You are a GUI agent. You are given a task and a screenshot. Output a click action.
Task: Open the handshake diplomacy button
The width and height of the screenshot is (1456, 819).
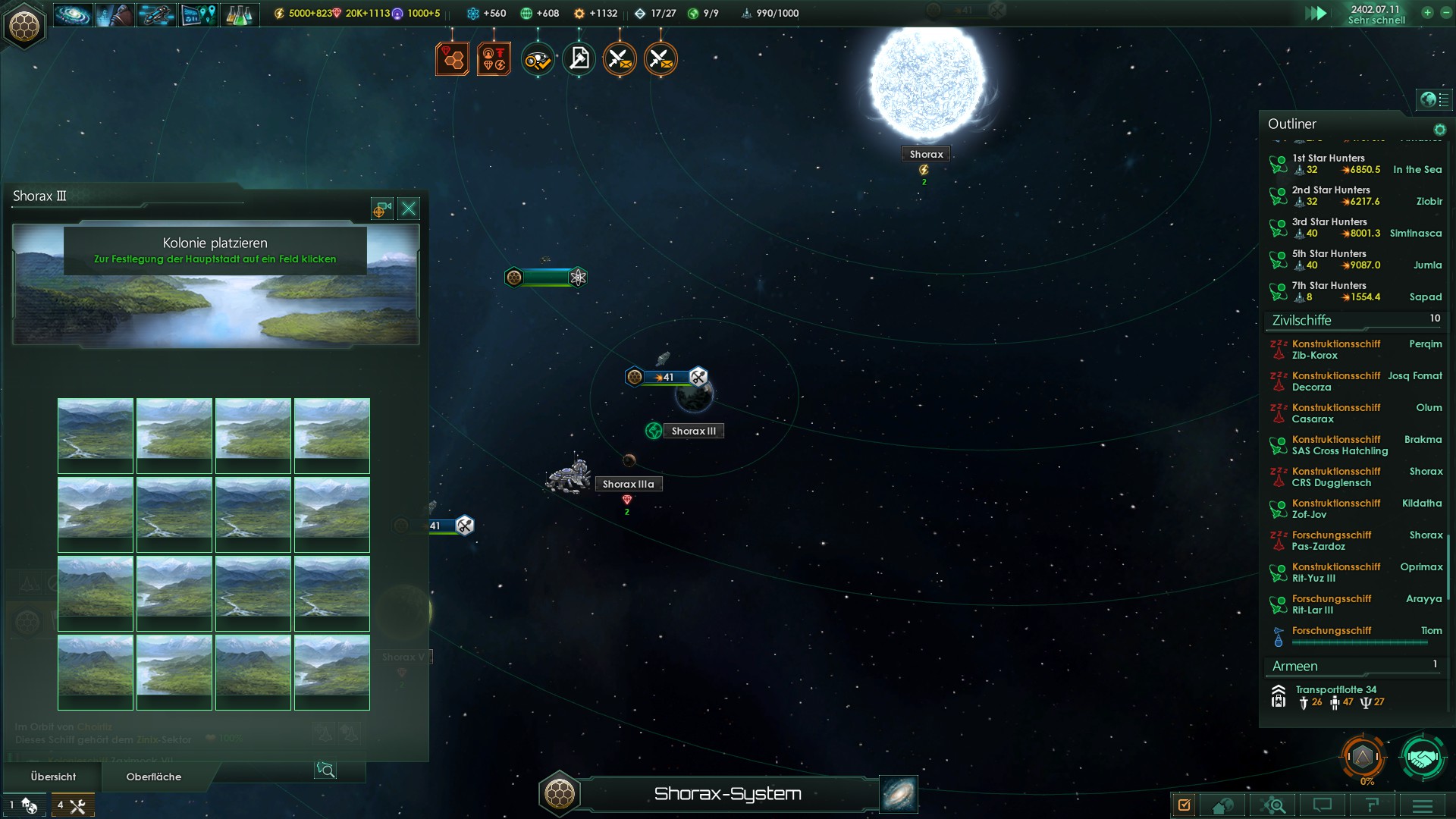point(1422,757)
